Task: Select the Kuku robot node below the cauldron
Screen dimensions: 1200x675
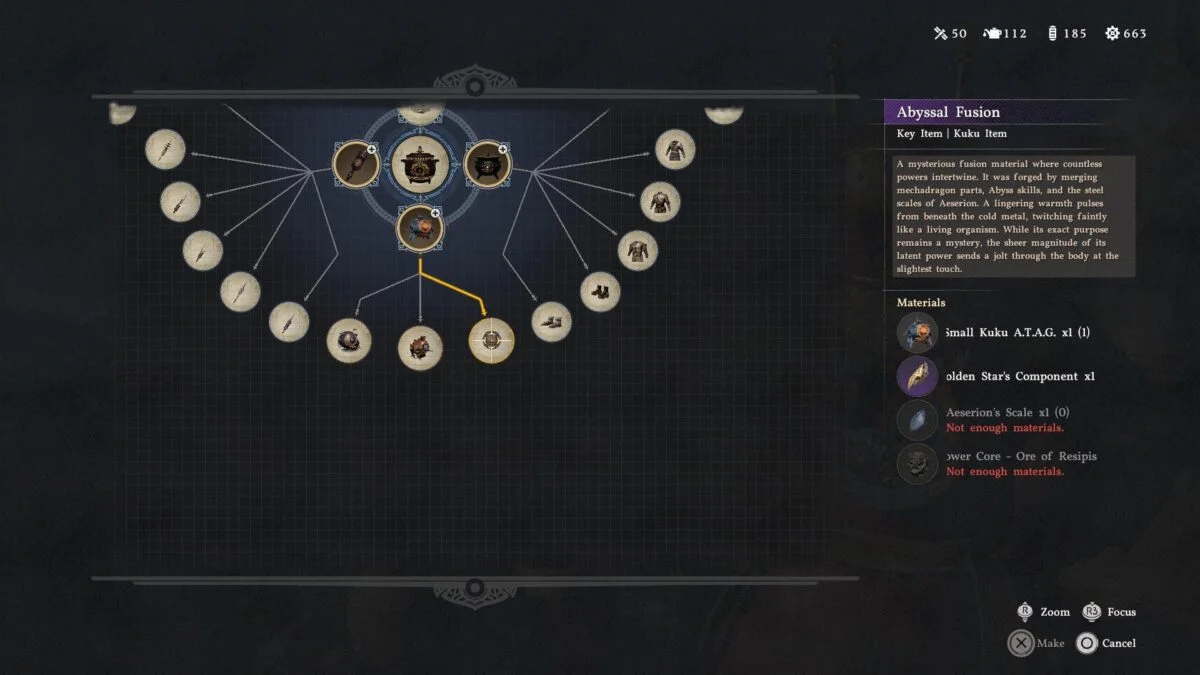Action: pyautogui.click(x=421, y=228)
